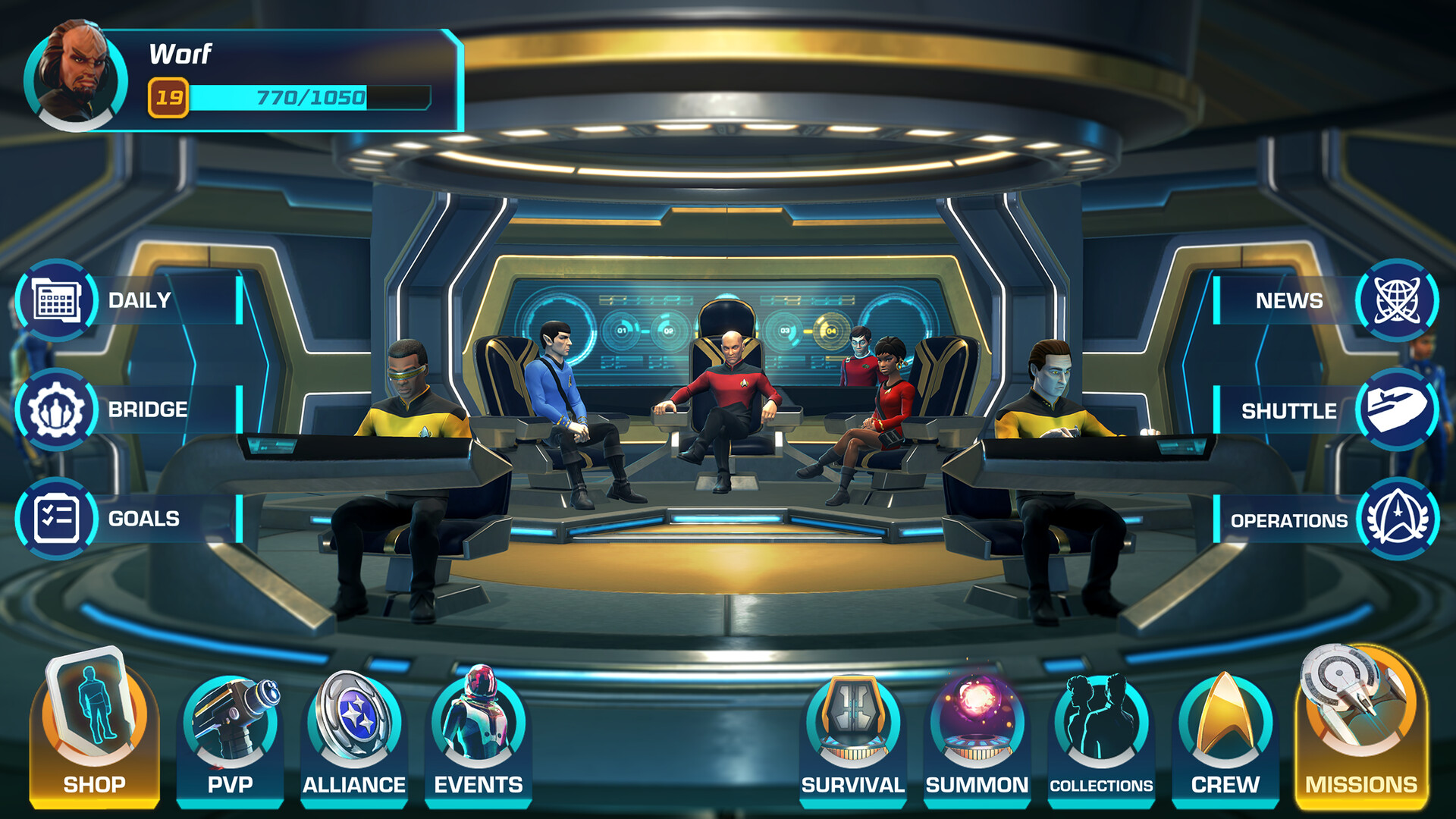This screenshot has width=1456, height=819.
Task: Select the level 19 badge
Action: [x=171, y=97]
